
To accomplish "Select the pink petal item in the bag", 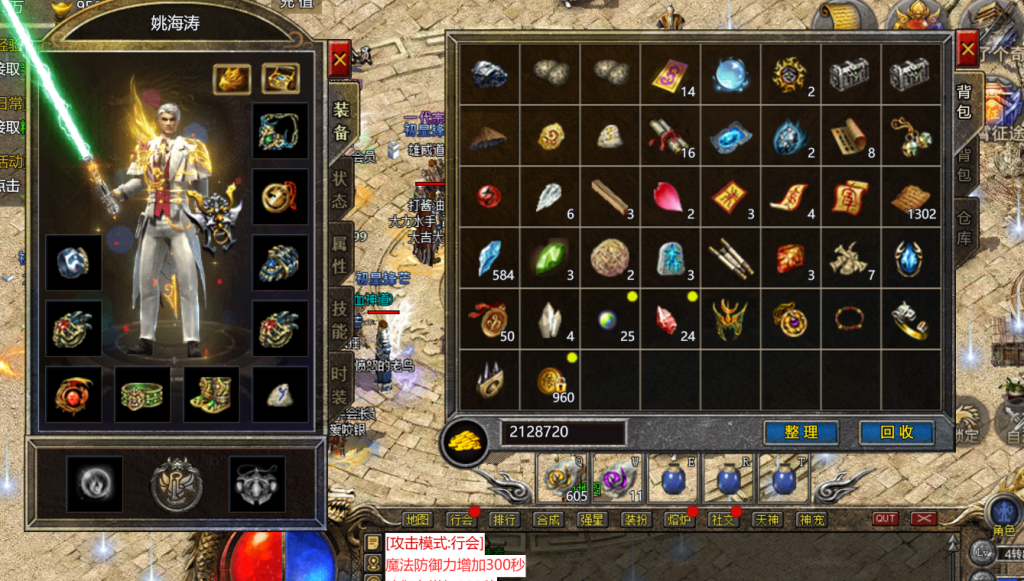I will (667, 197).
